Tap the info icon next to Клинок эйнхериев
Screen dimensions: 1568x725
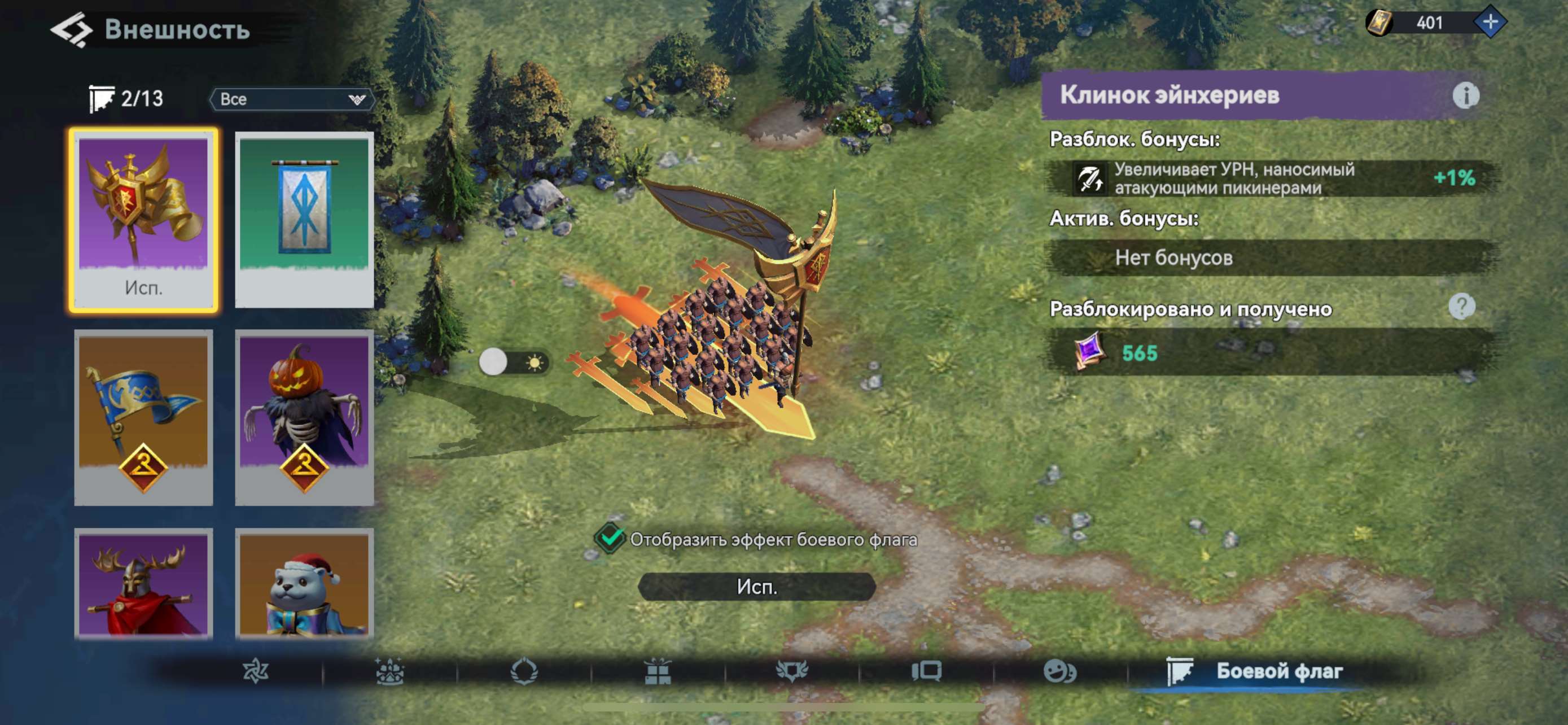point(1466,95)
